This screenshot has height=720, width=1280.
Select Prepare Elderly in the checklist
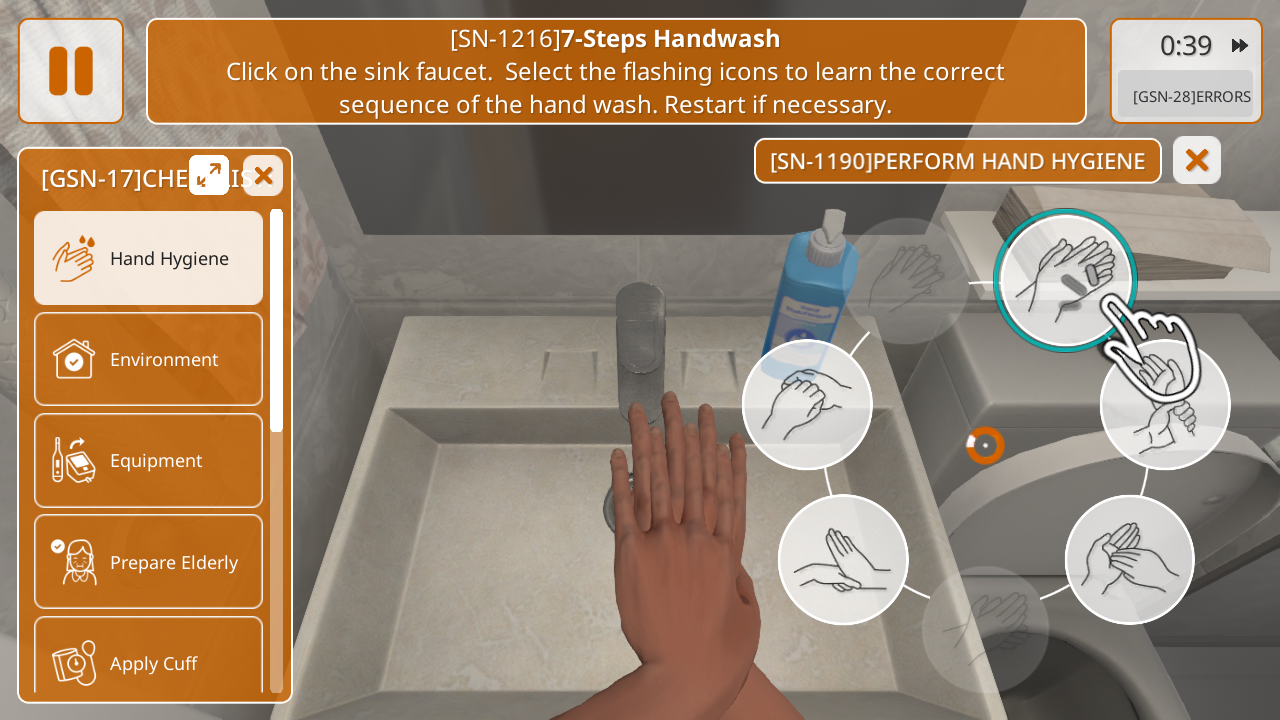[149, 562]
